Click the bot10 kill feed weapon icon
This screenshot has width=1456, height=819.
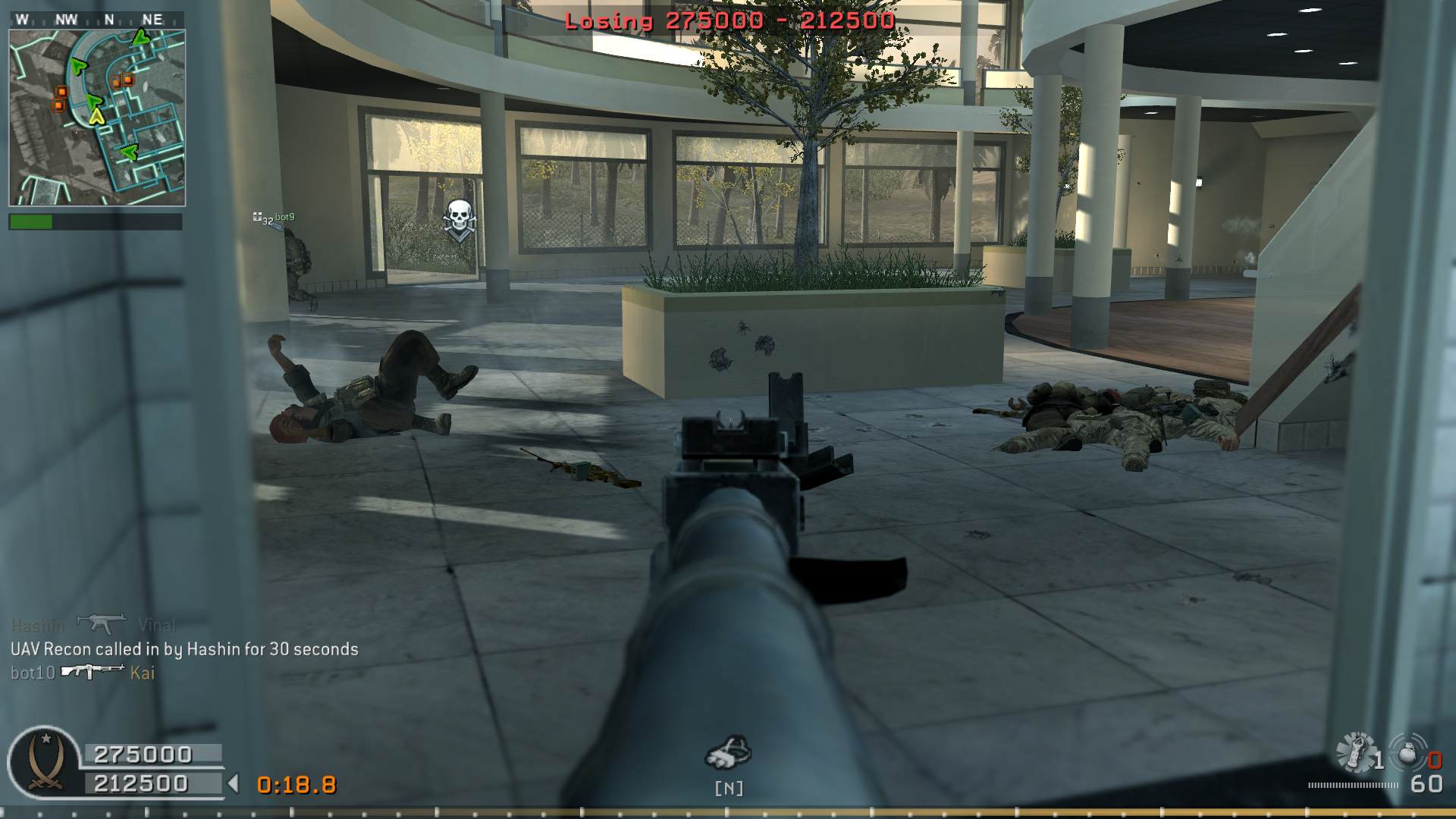click(93, 671)
